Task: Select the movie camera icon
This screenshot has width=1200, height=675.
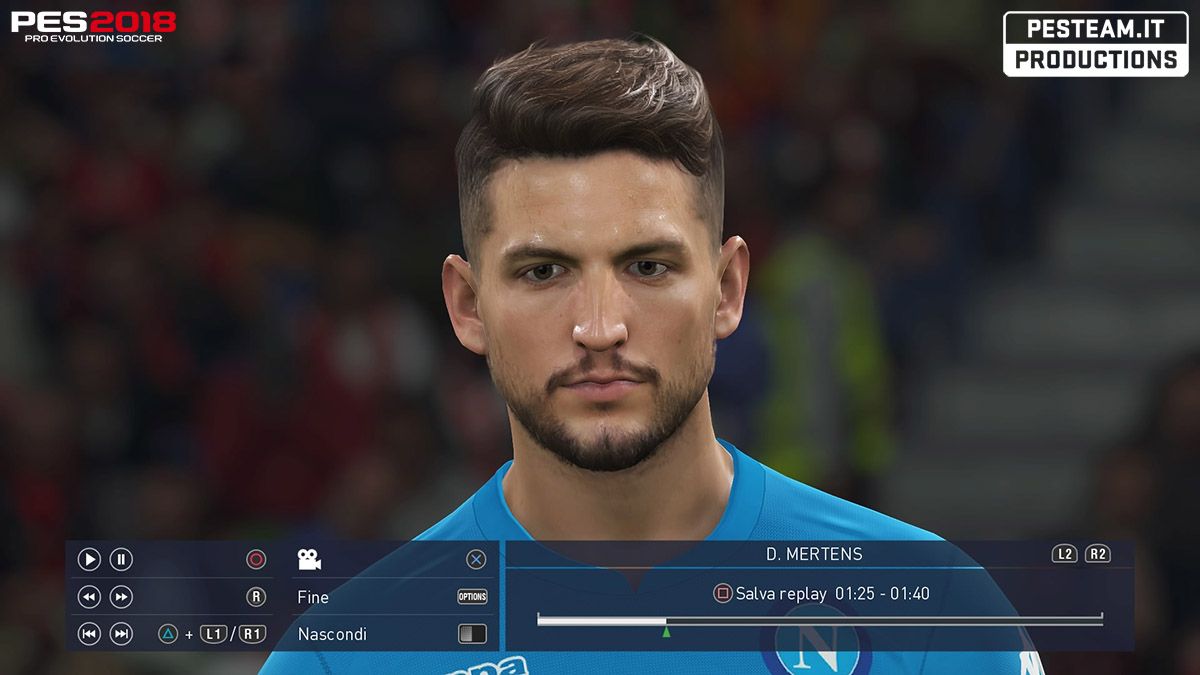Action: click(309, 560)
